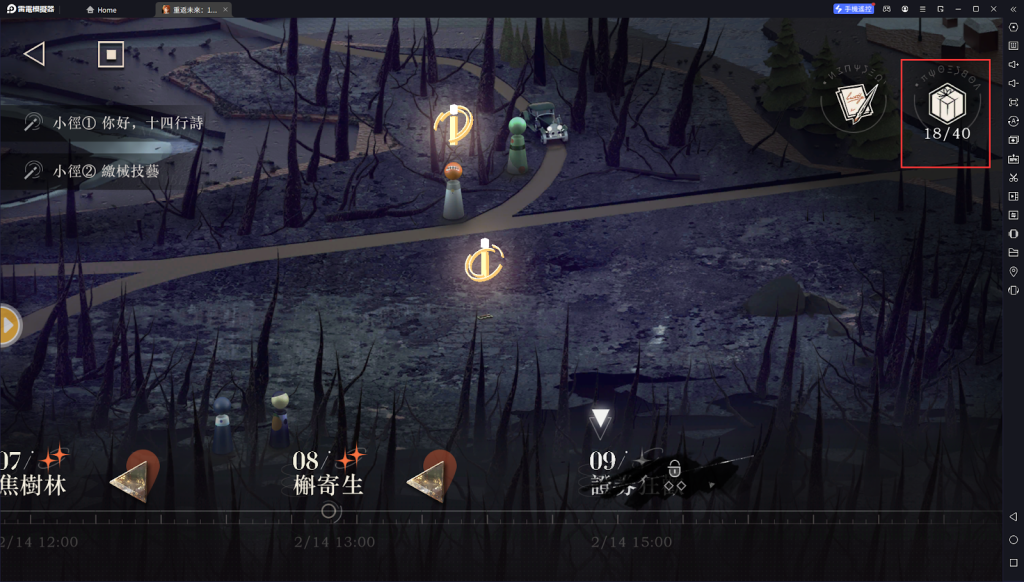The image size is (1024, 582).
Task: Go back using the triangle arrow
Action: 35,54
